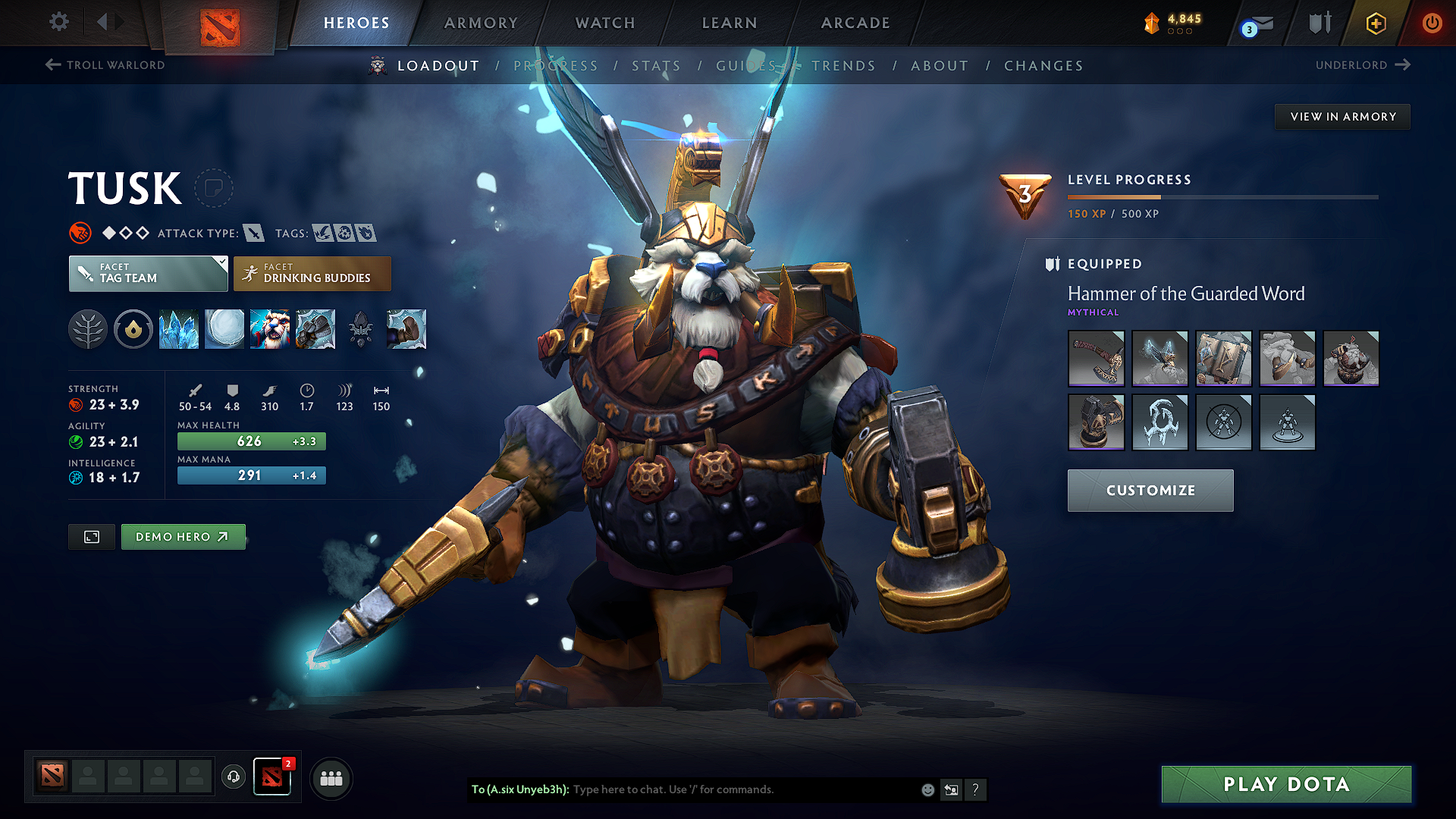Select the Snowball ability icon

[224, 329]
